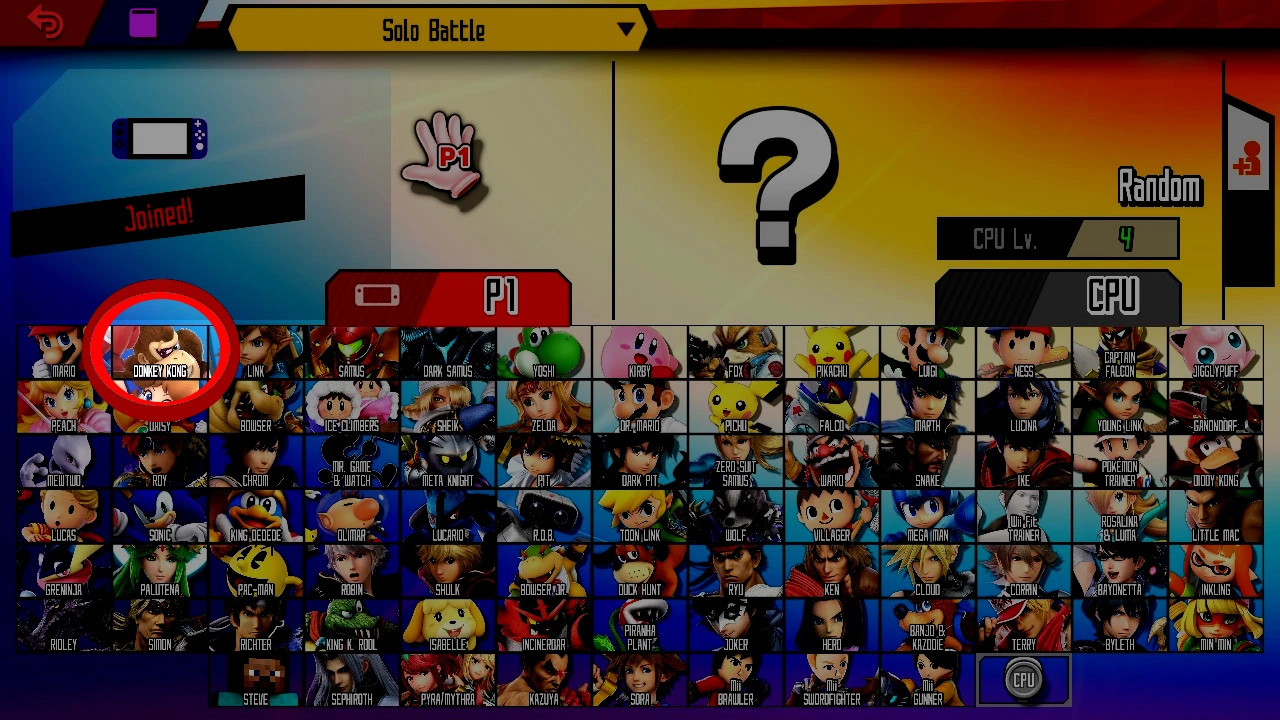The height and width of the screenshot is (720, 1280).
Task: Open the Solo Battle mode dropdown
Action: click(430, 30)
